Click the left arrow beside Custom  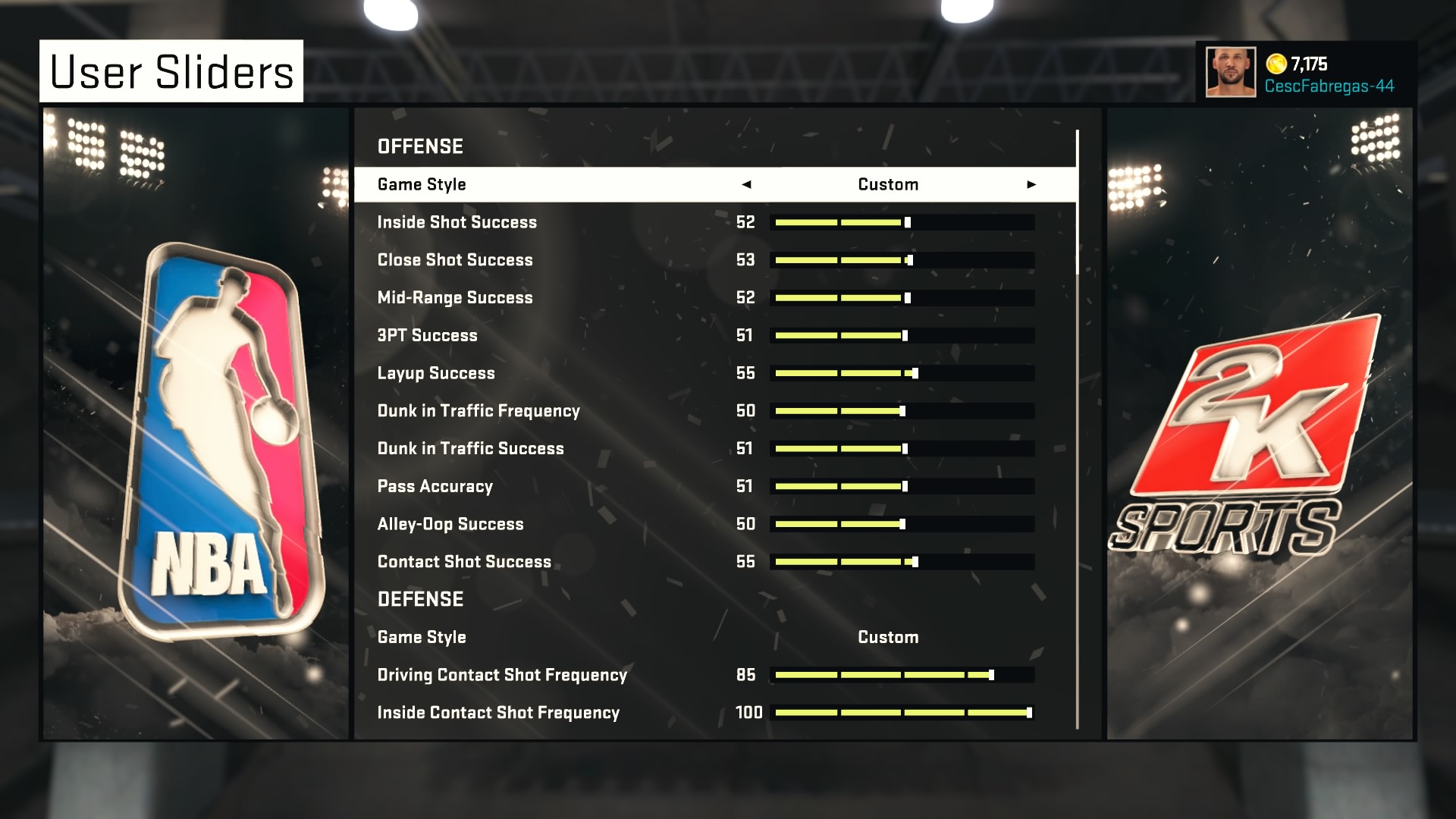click(x=746, y=184)
